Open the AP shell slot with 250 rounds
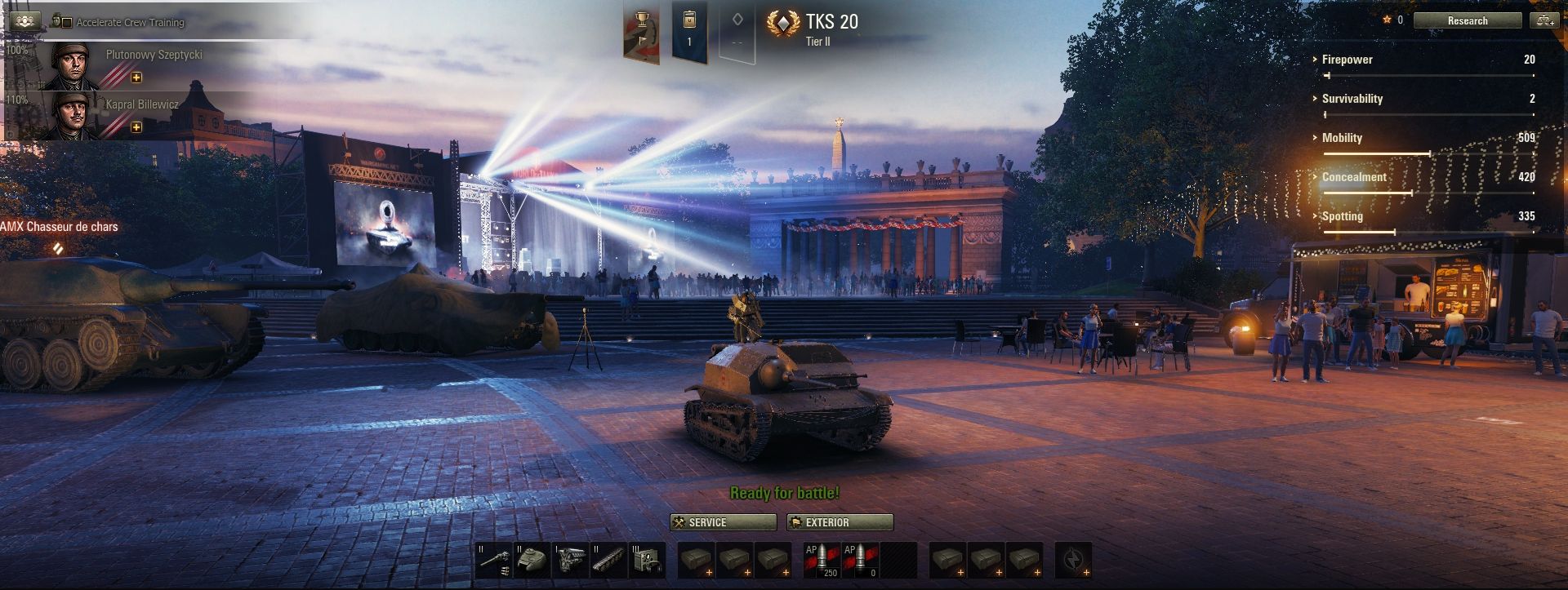Viewport: 1568px width, 590px height. 822,560
